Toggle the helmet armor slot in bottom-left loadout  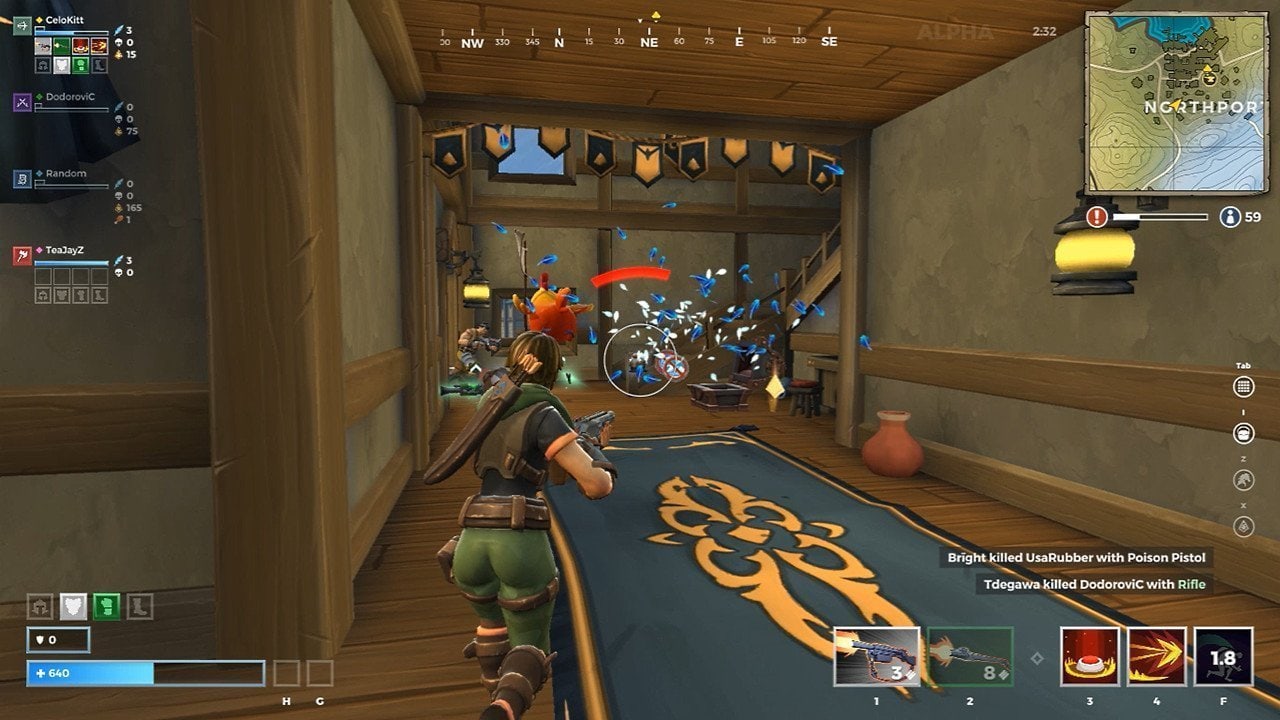[40, 606]
